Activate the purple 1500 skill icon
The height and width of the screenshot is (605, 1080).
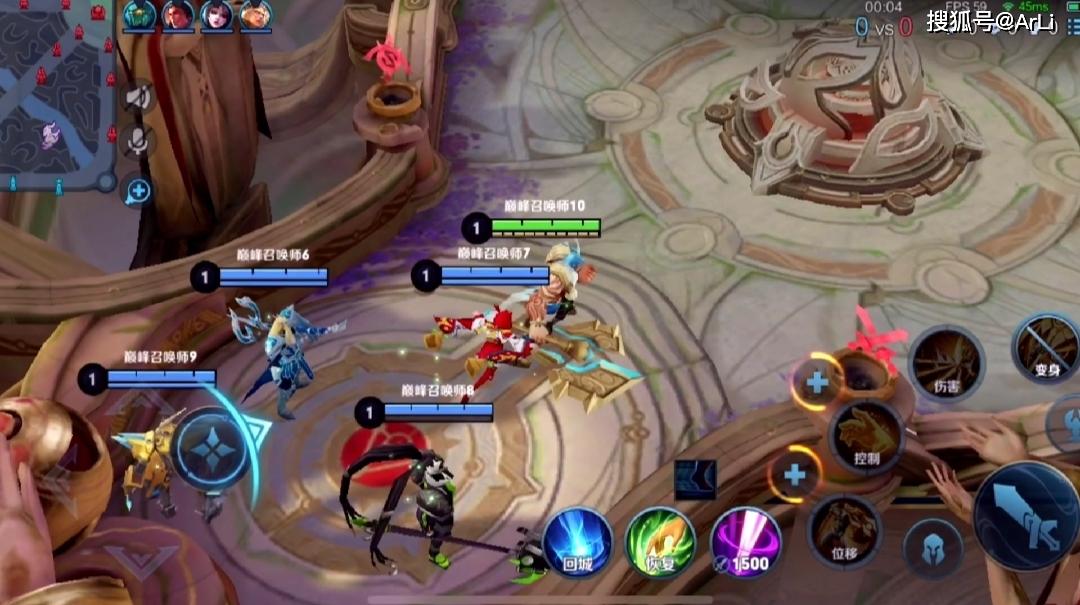(x=746, y=543)
